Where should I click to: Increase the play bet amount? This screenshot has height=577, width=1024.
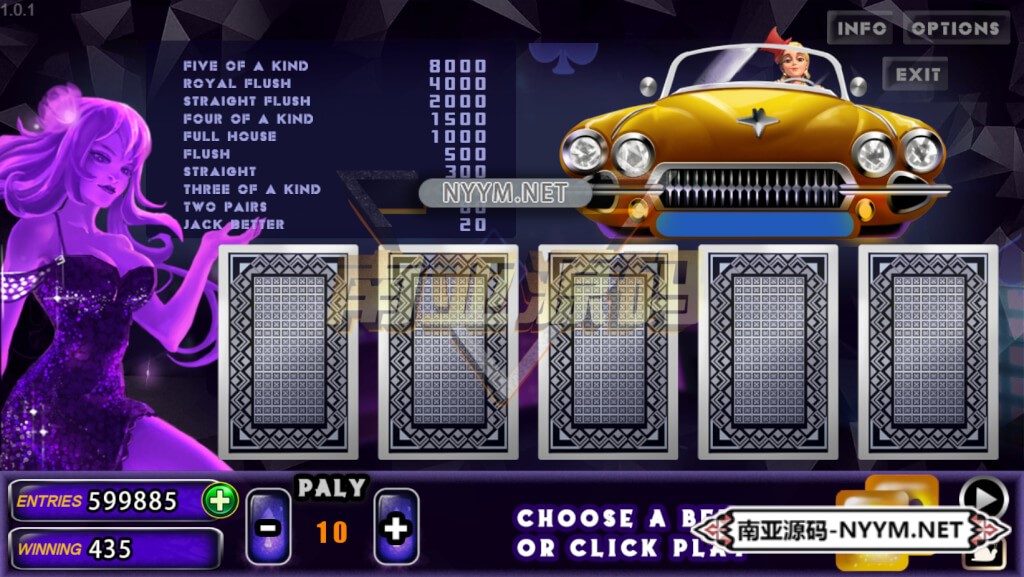tap(396, 528)
